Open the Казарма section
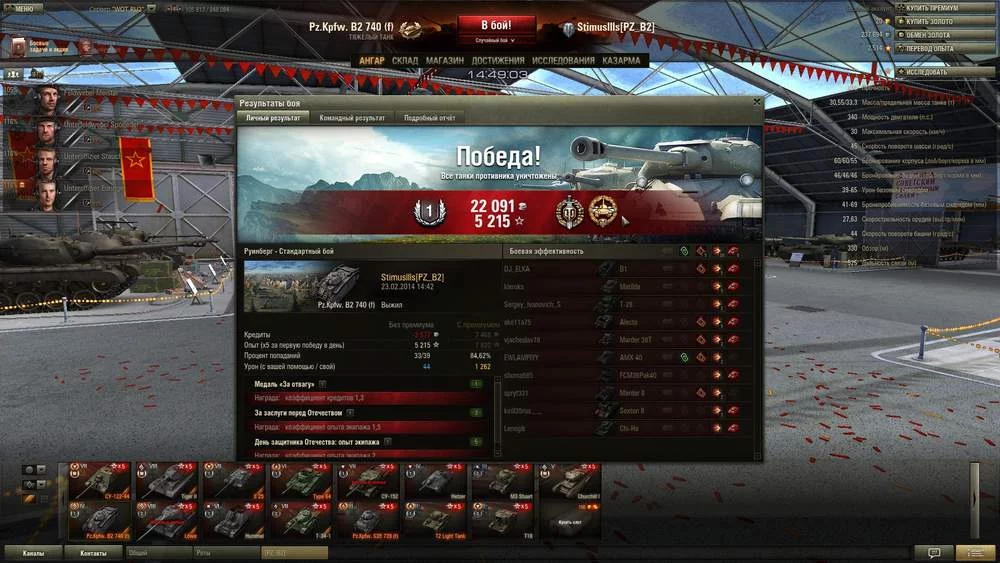This screenshot has height=563, width=1000. [x=622, y=60]
